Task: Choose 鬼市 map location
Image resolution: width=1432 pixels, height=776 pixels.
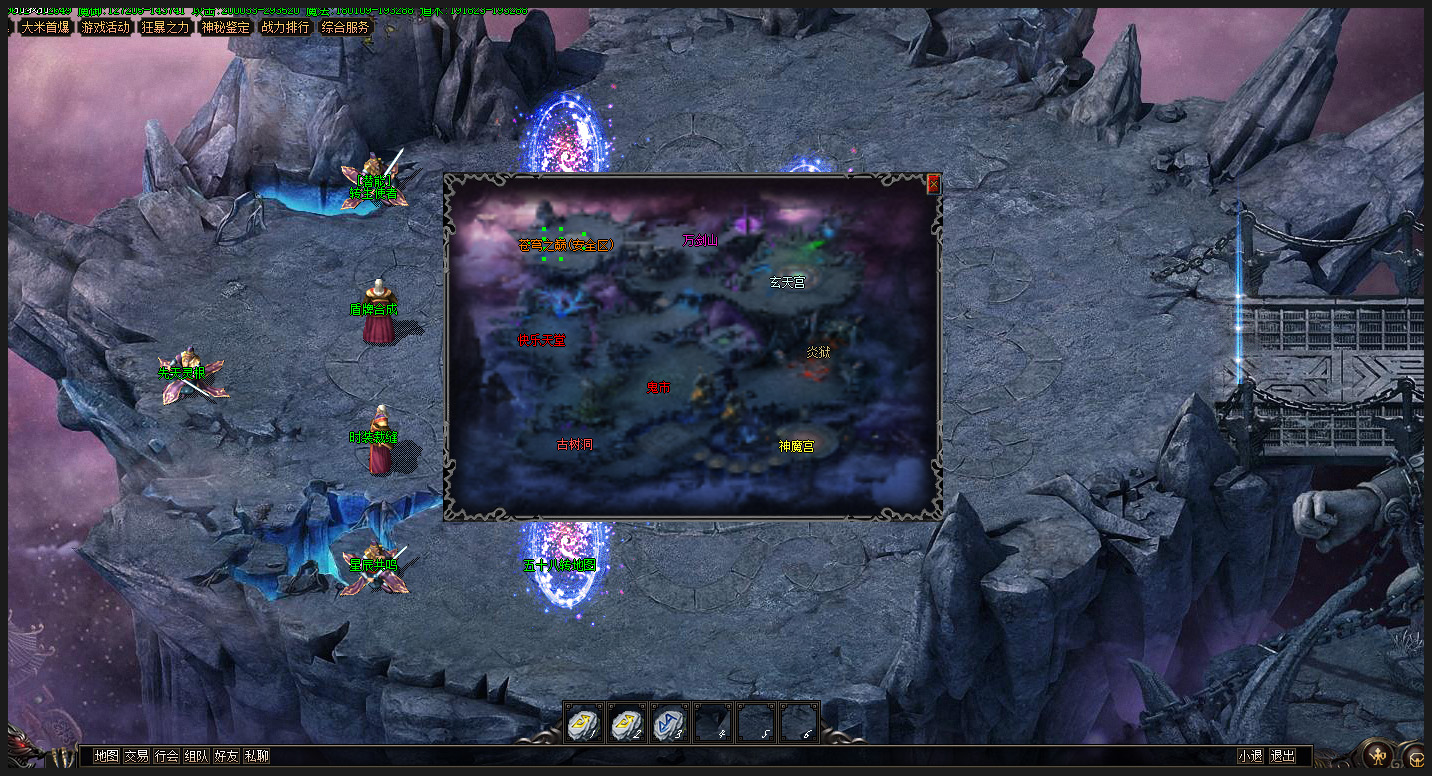Action: coord(658,387)
